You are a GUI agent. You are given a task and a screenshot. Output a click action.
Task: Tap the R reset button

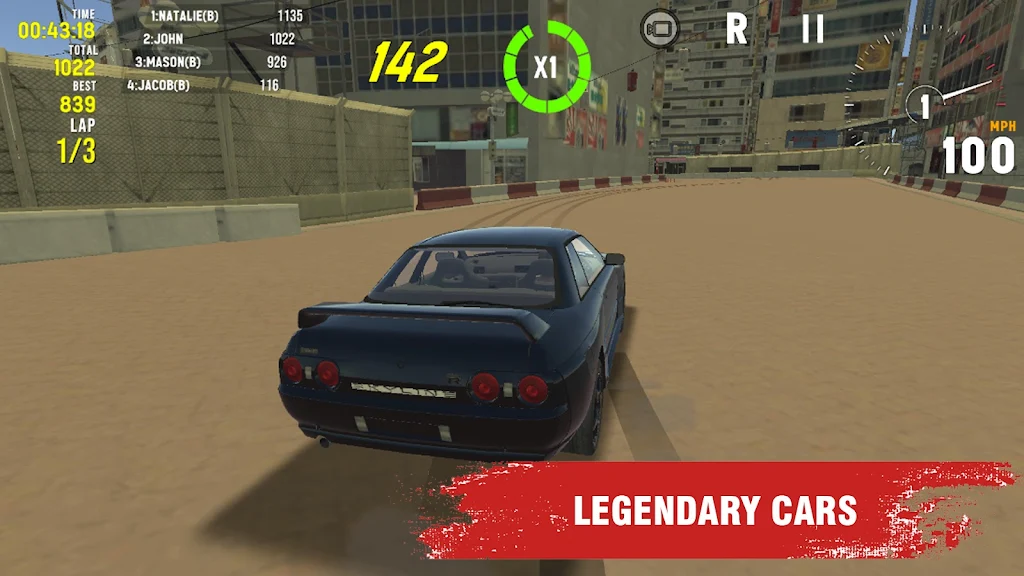pos(736,28)
